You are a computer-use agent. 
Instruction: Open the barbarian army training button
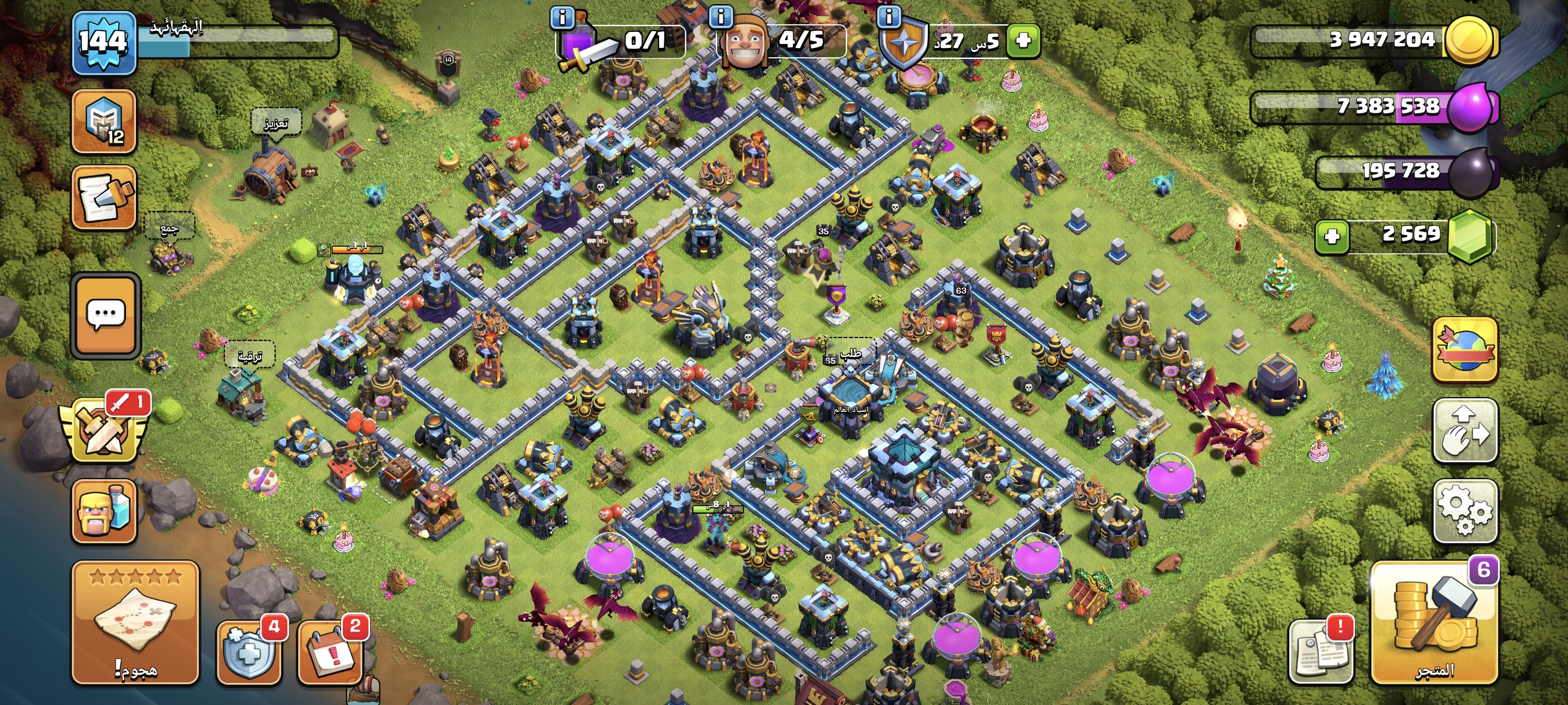[104, 511]
